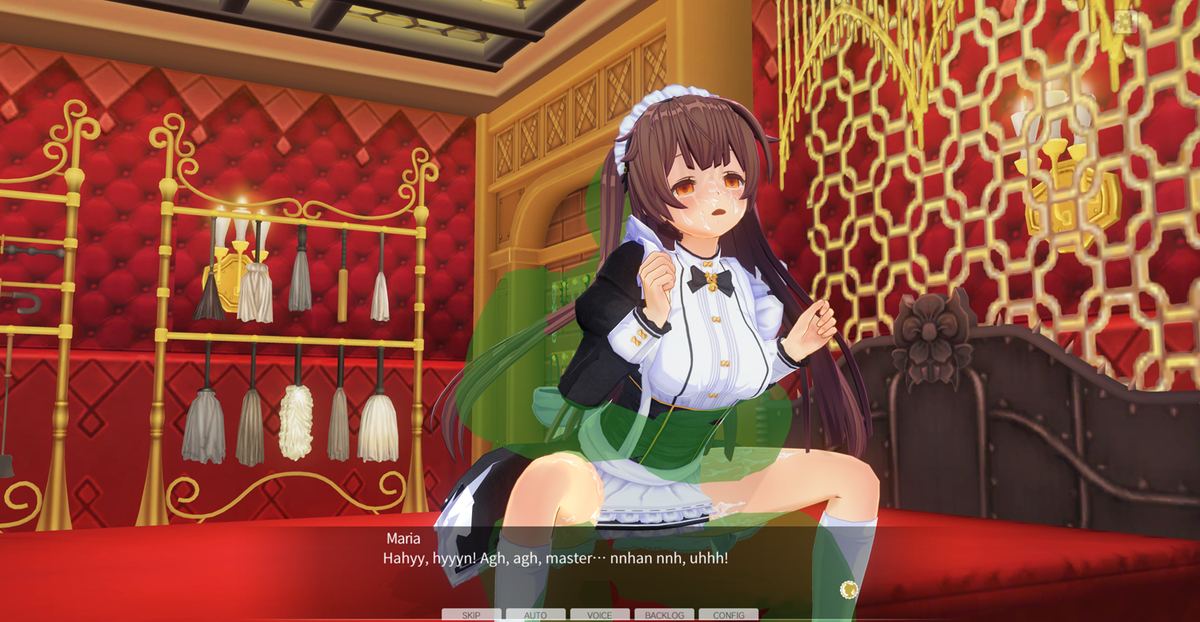Activate the SKIP button
The image size is (1200, 622).
472,615
